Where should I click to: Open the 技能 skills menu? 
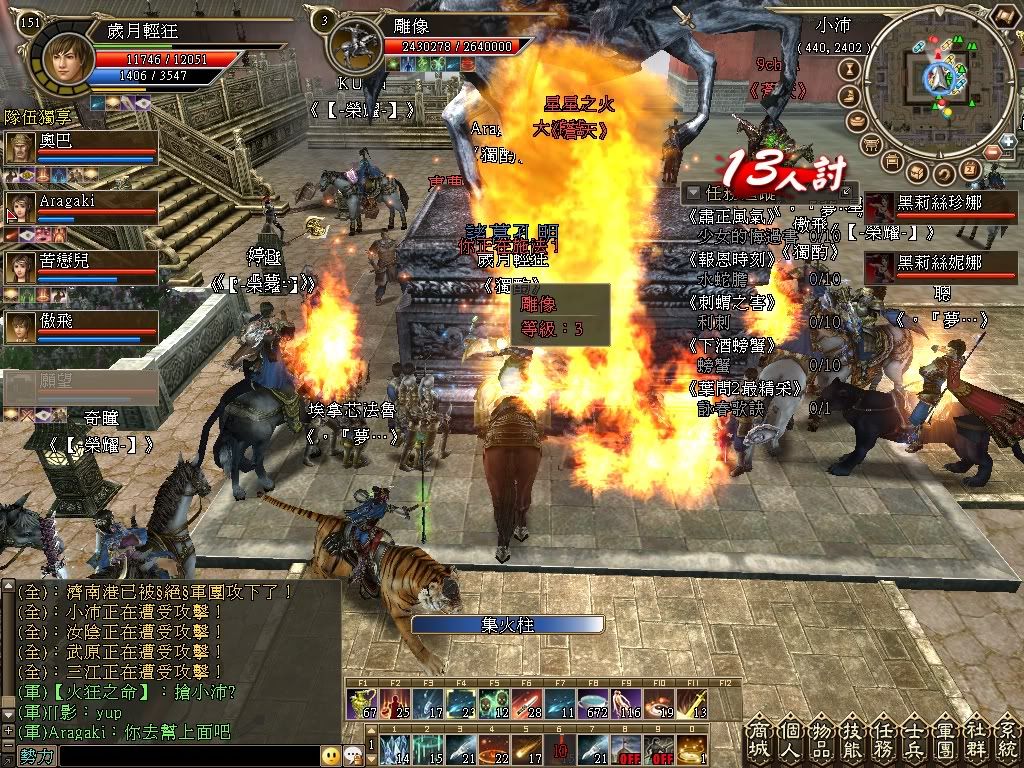850,741
